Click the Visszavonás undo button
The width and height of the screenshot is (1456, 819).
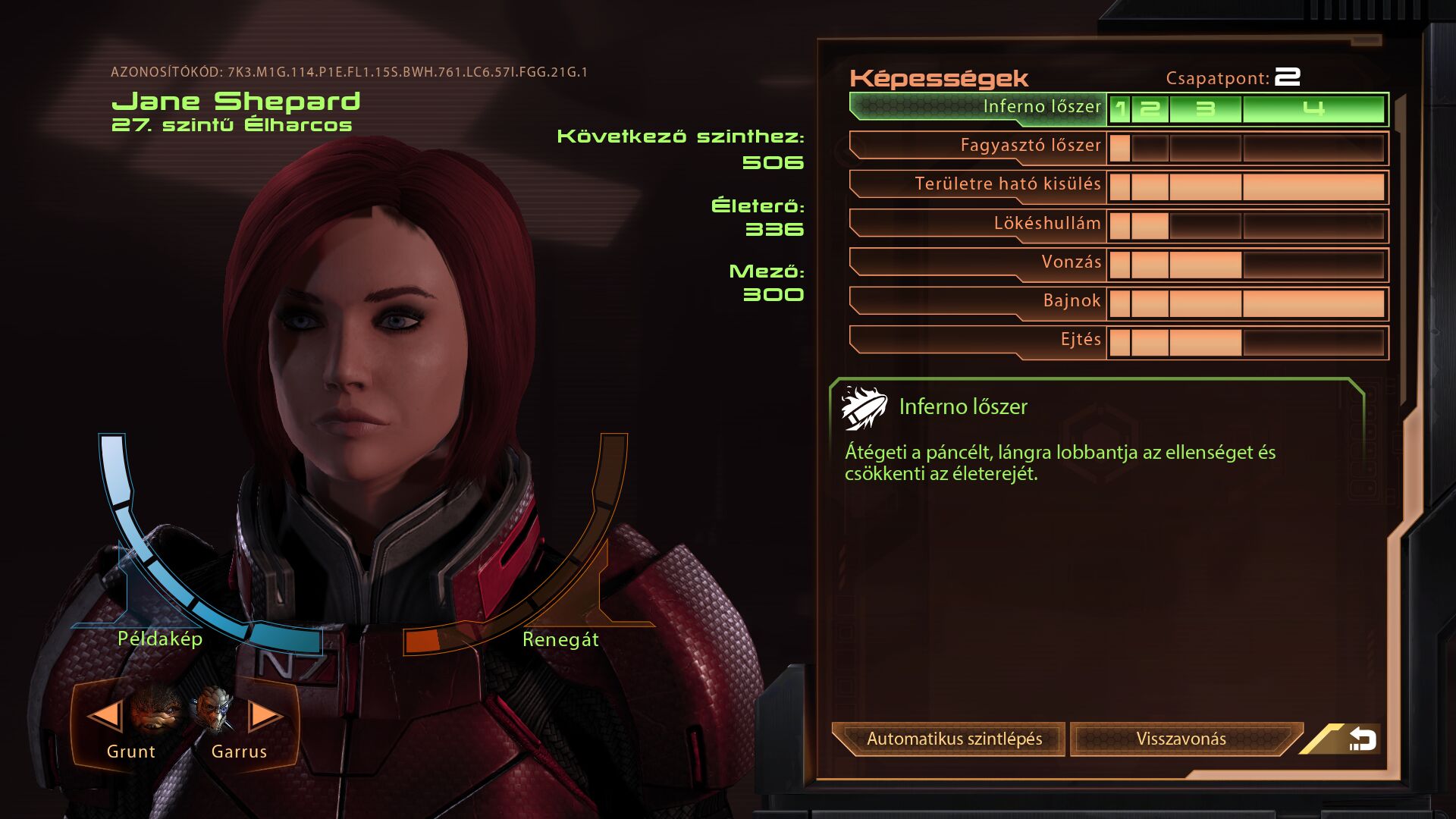click(1180, 739)
